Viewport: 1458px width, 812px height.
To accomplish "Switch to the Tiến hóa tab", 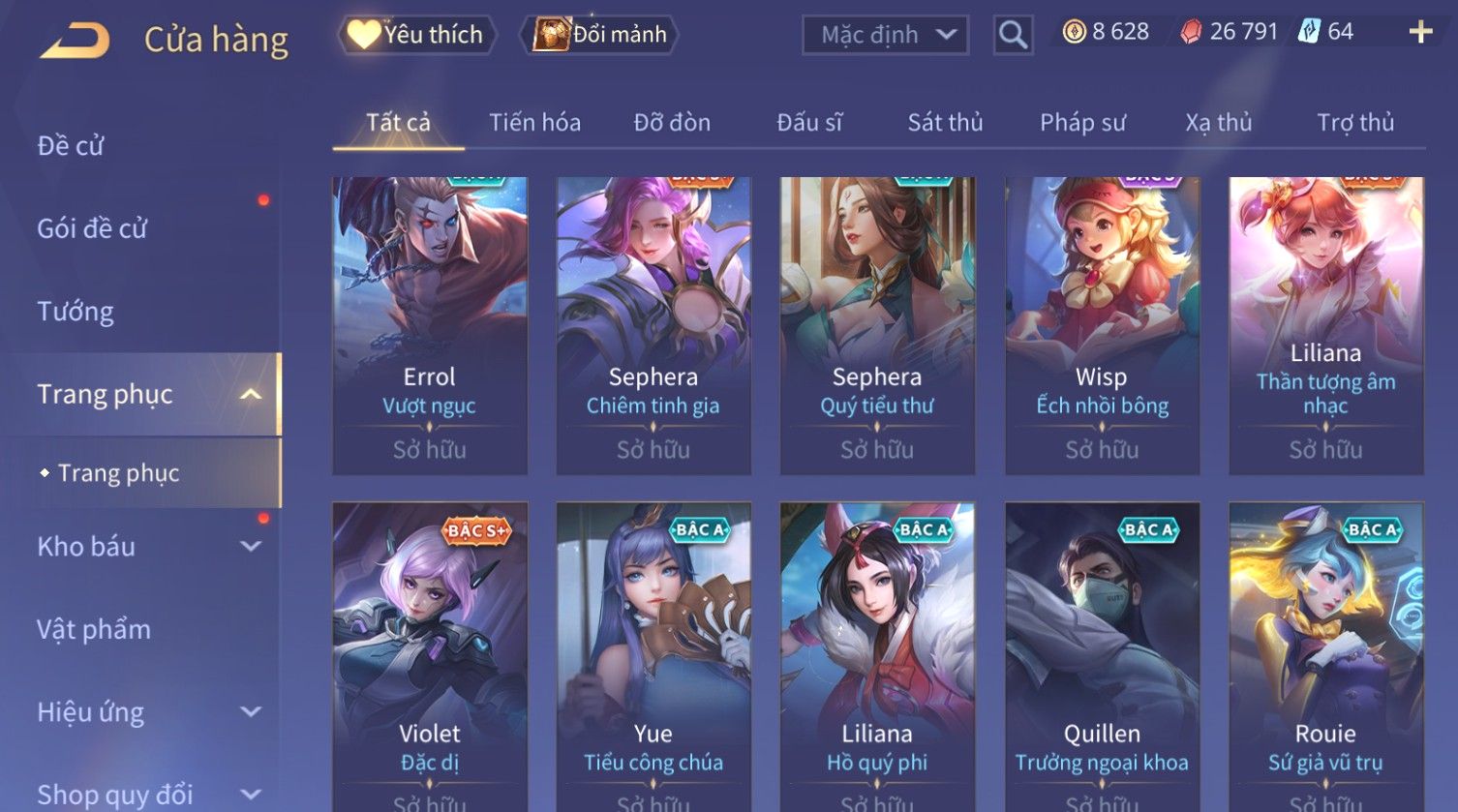I will (534, 123).
